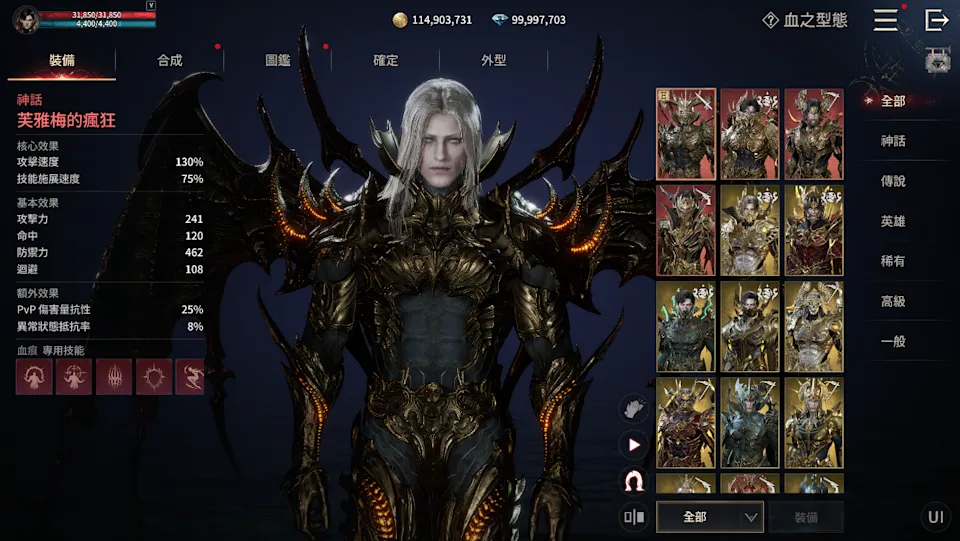
Task: Open the 外型 tab
Action: (x=494, y=60)
